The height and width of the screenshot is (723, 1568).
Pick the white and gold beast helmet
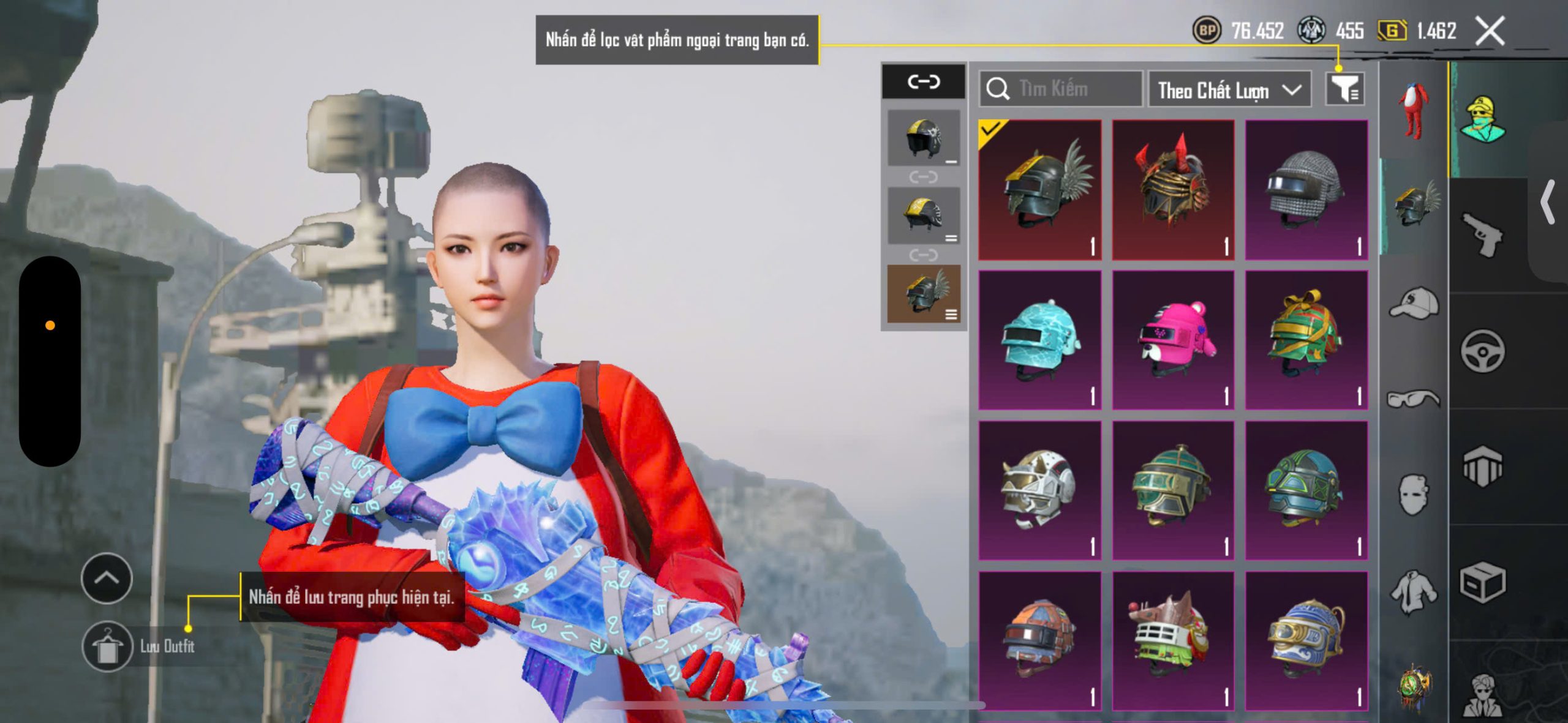[x=1039, y=491]
